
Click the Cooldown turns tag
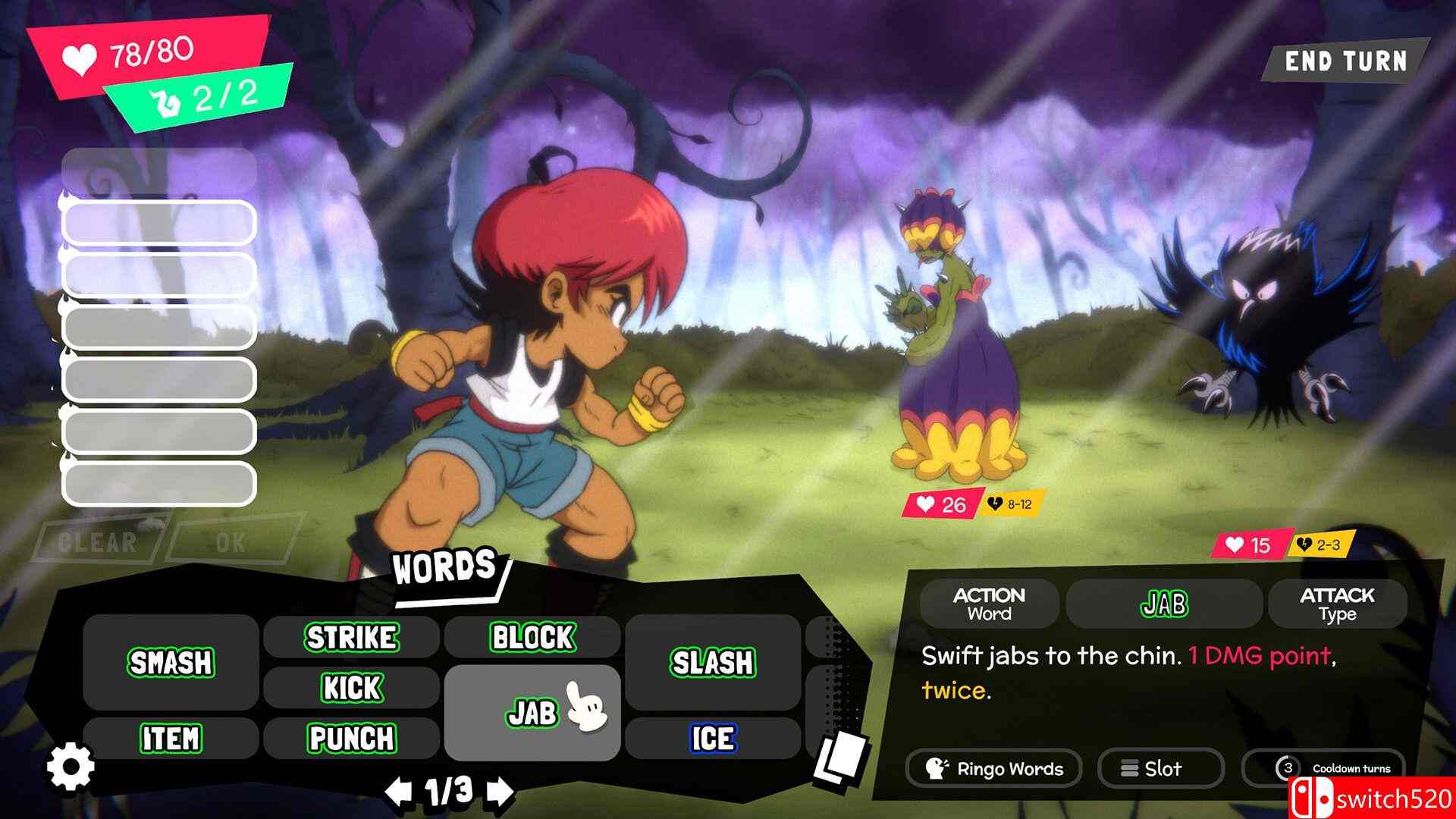(1336, 768)
